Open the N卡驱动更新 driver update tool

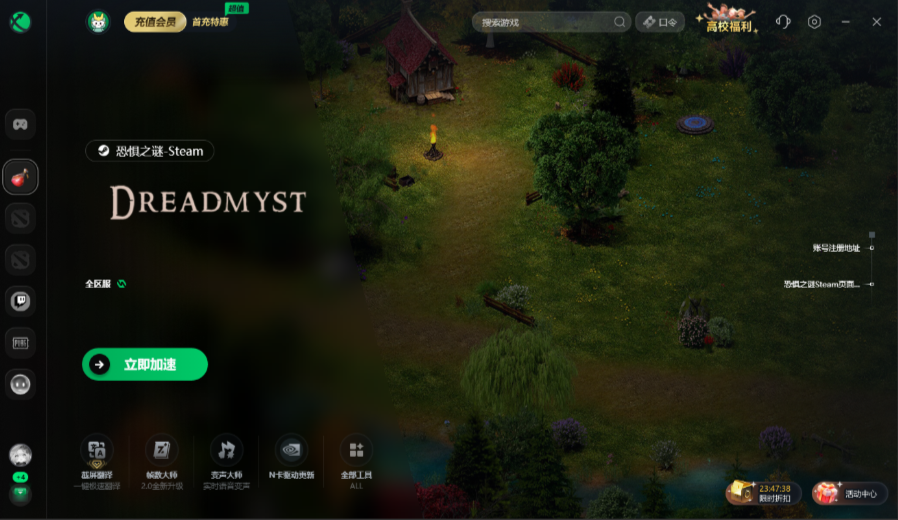(x=291, y=458)
